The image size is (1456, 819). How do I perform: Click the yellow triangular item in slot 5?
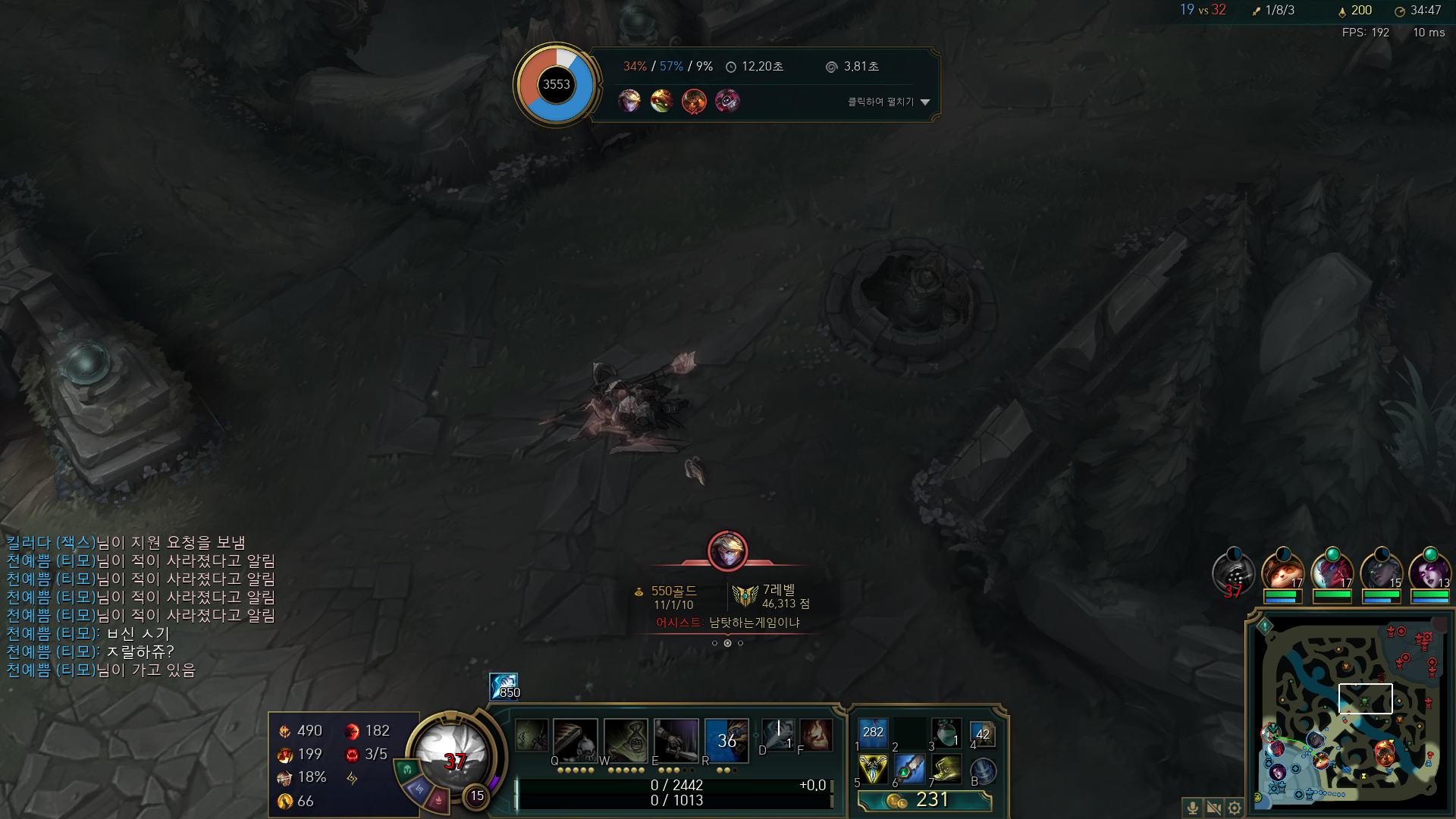(x=872, y=769)
